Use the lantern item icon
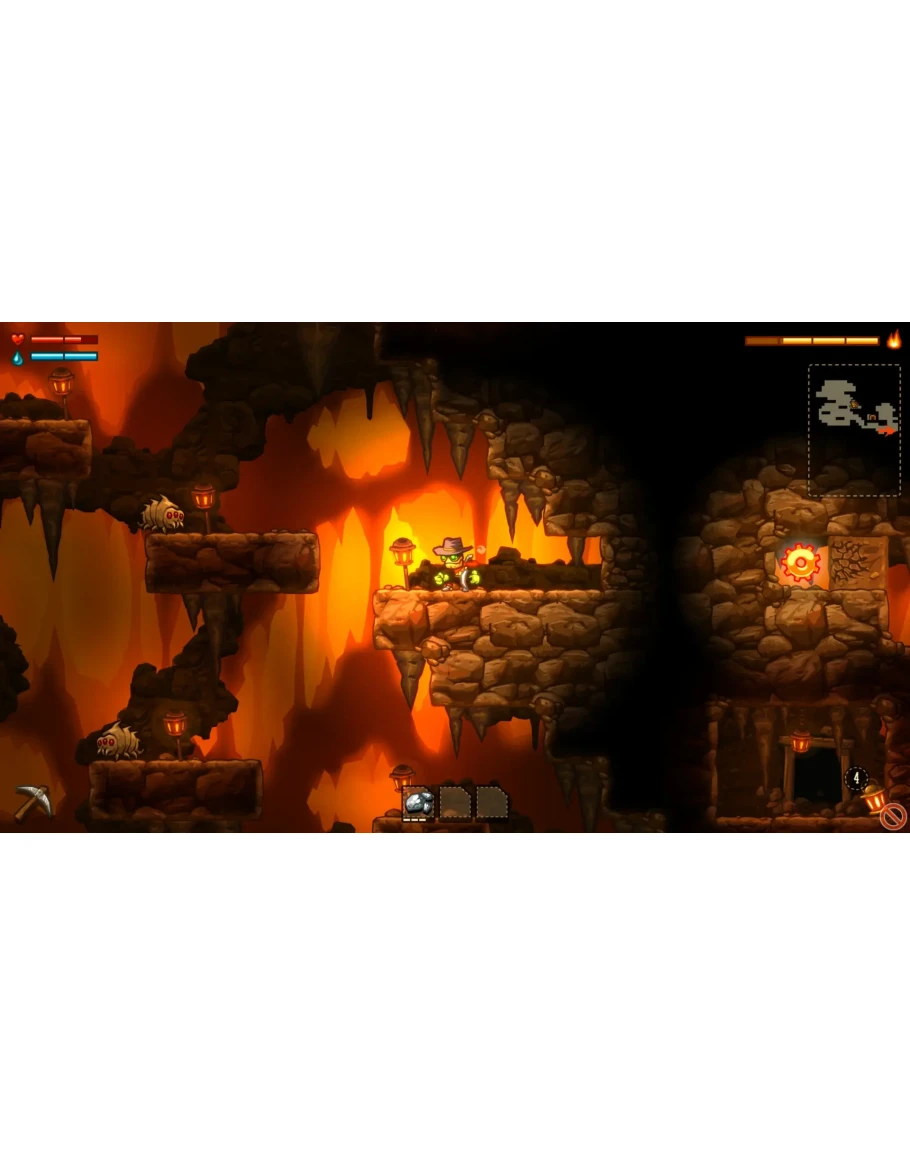This screenshot has height=1155, width=910. [x=873, y=796]
